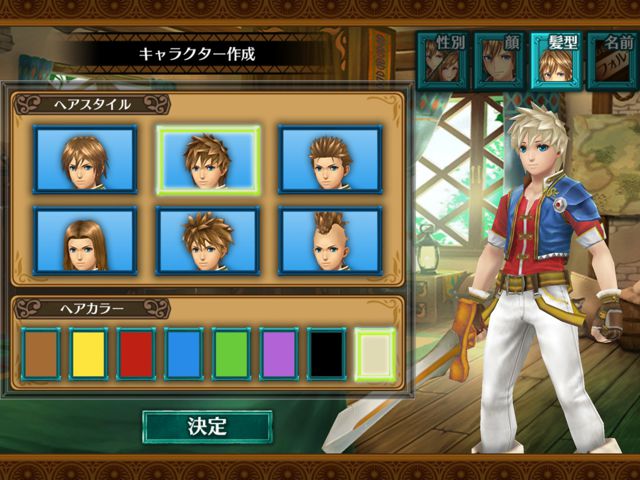Image resolution: width=640 pixels, height=480 pixels.
Task: Select the green hair color
Action: (232, 353)
